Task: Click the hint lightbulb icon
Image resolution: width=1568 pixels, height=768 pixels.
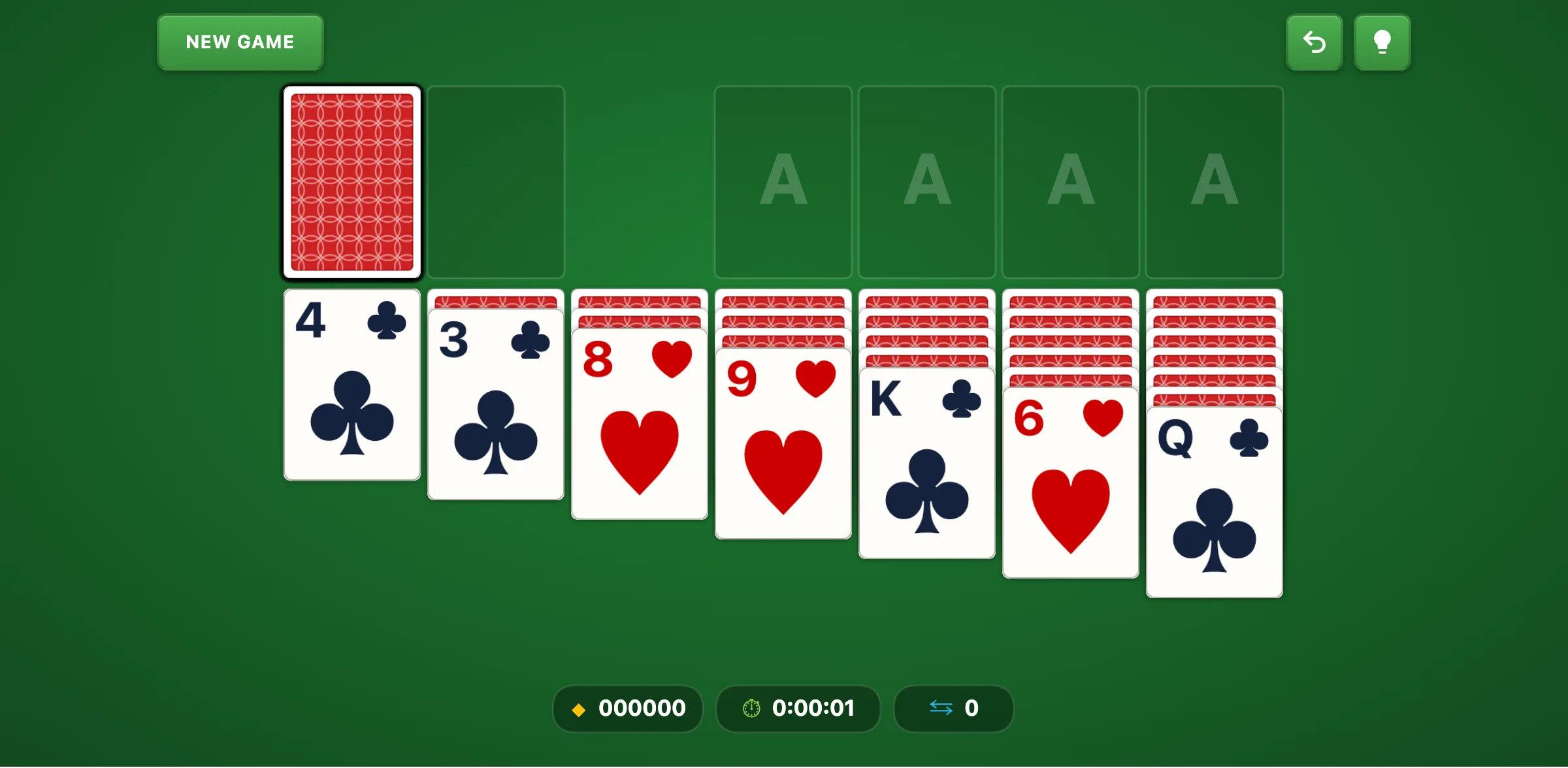Action: [1382, 42]
